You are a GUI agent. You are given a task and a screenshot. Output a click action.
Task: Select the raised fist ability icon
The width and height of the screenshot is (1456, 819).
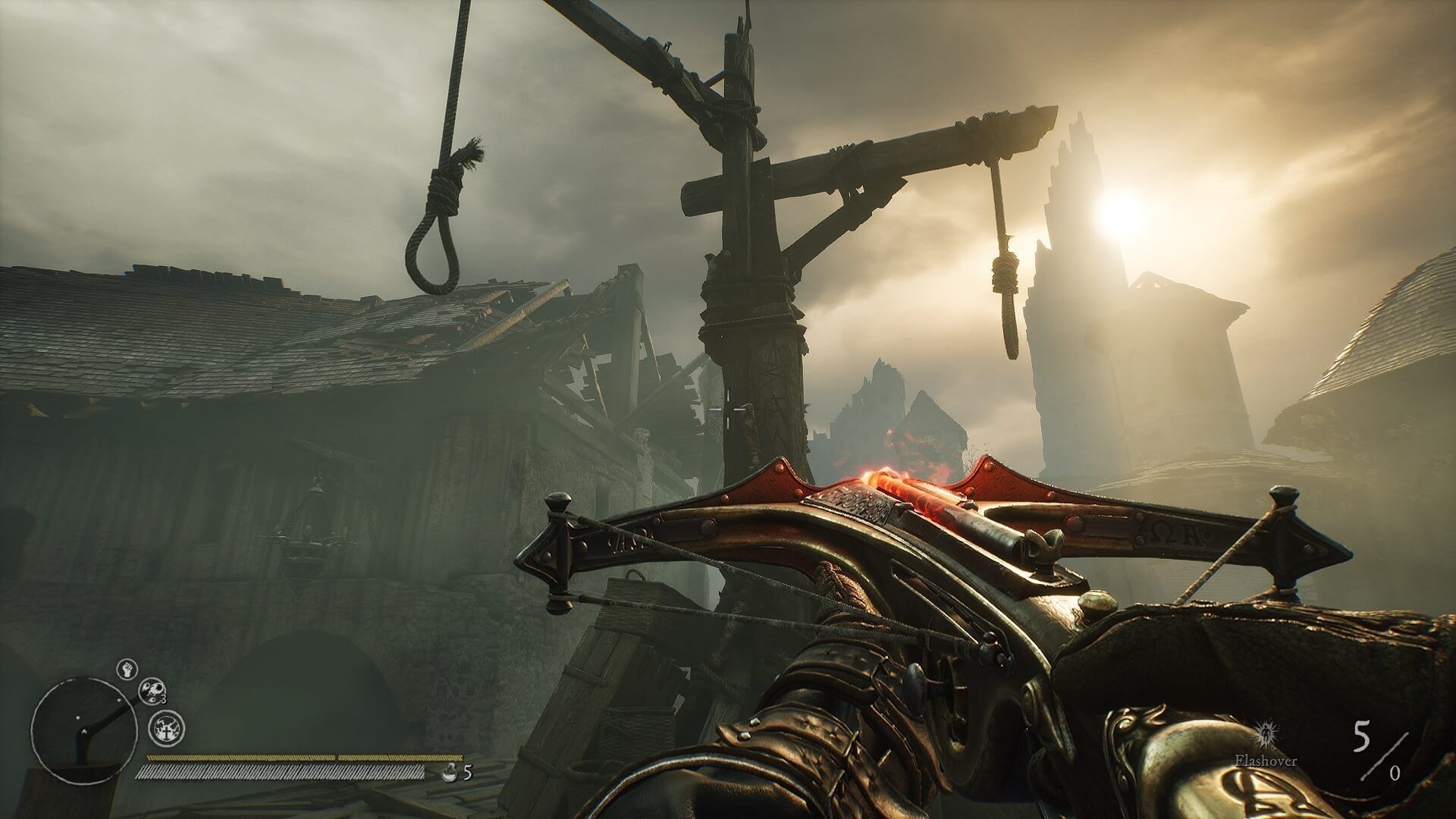click(127, 669)
